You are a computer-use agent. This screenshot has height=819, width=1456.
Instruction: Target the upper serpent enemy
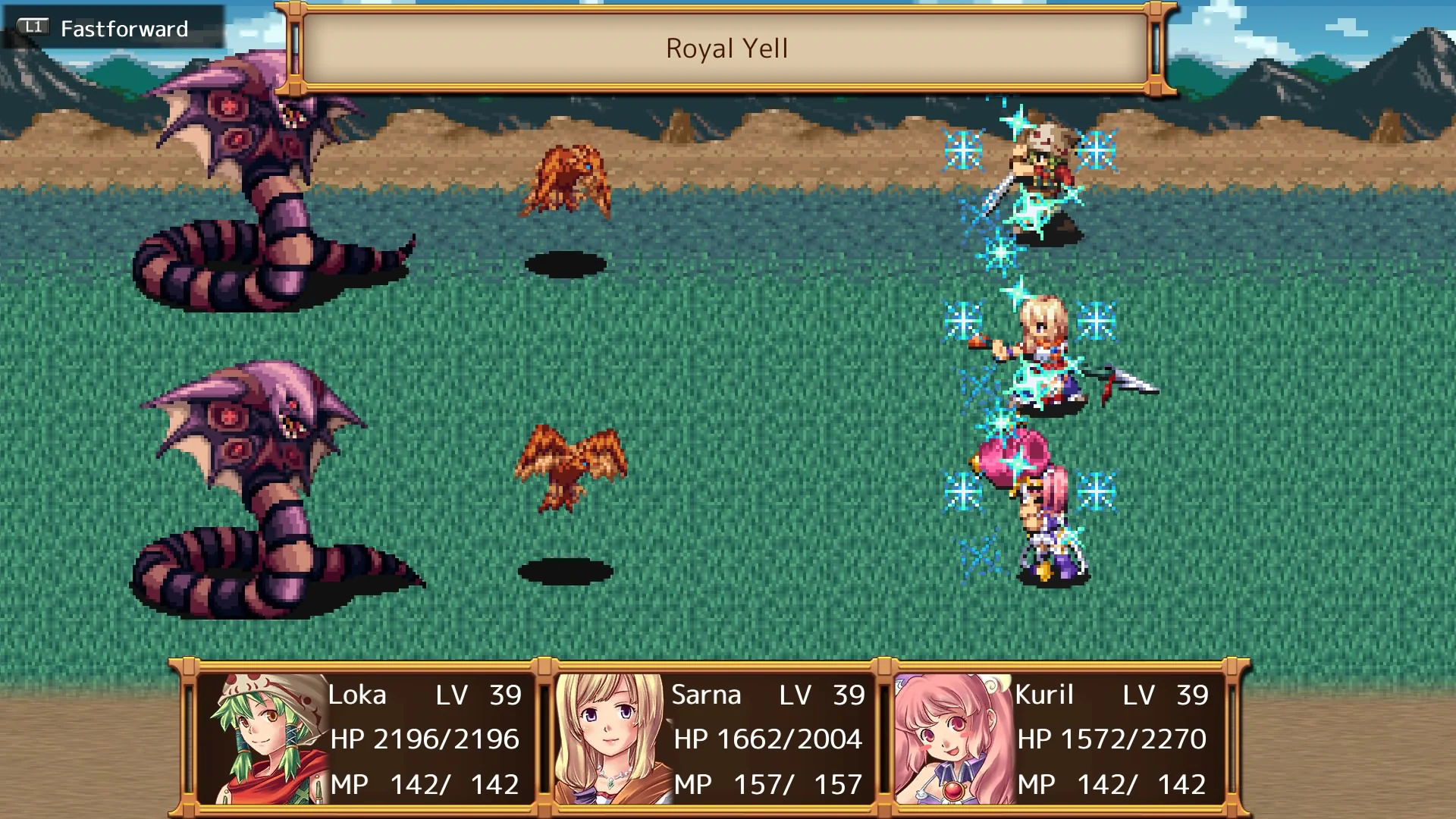click(250, 190)
